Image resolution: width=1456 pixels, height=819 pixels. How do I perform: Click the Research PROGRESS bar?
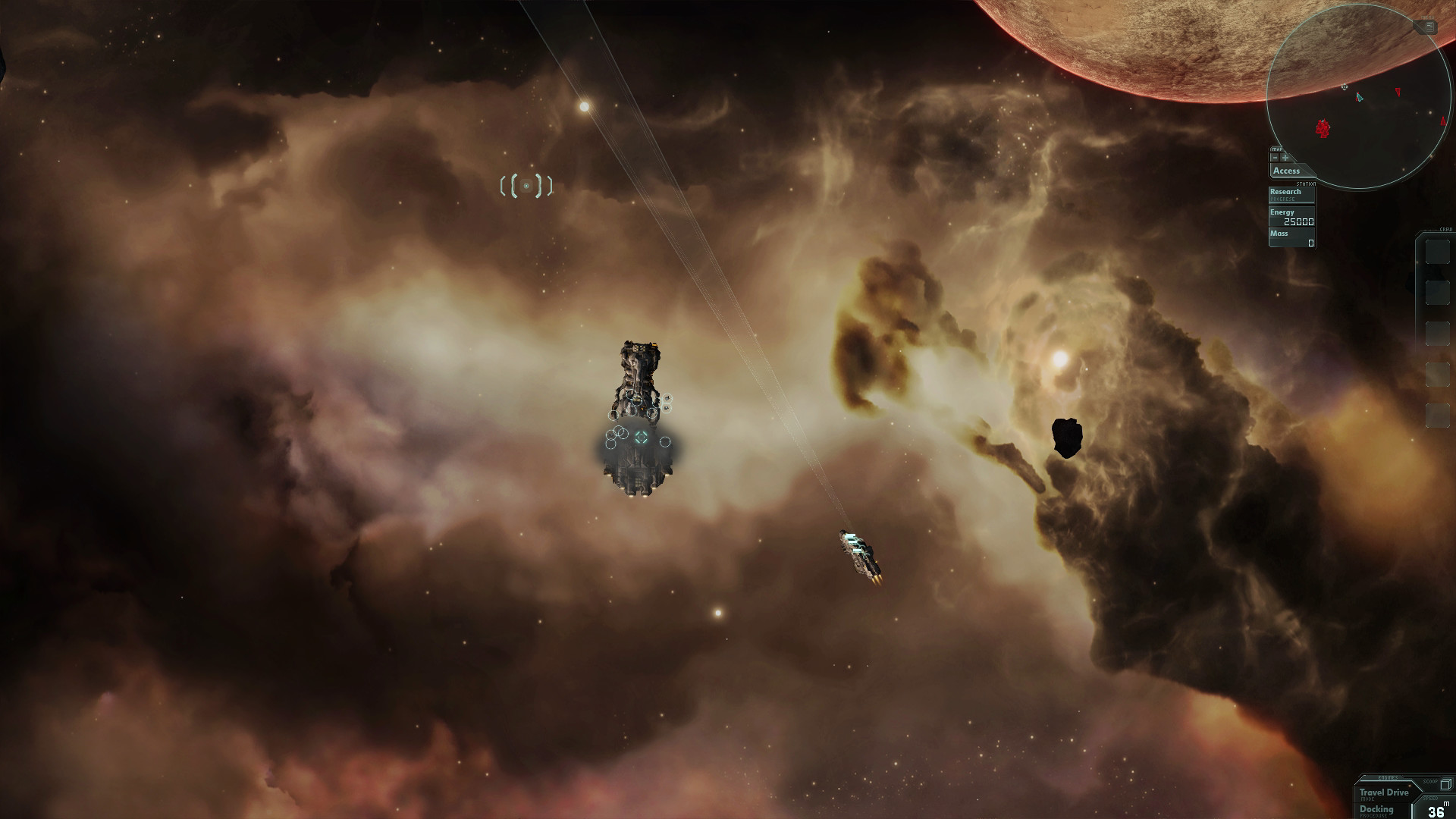(1282, 197)
